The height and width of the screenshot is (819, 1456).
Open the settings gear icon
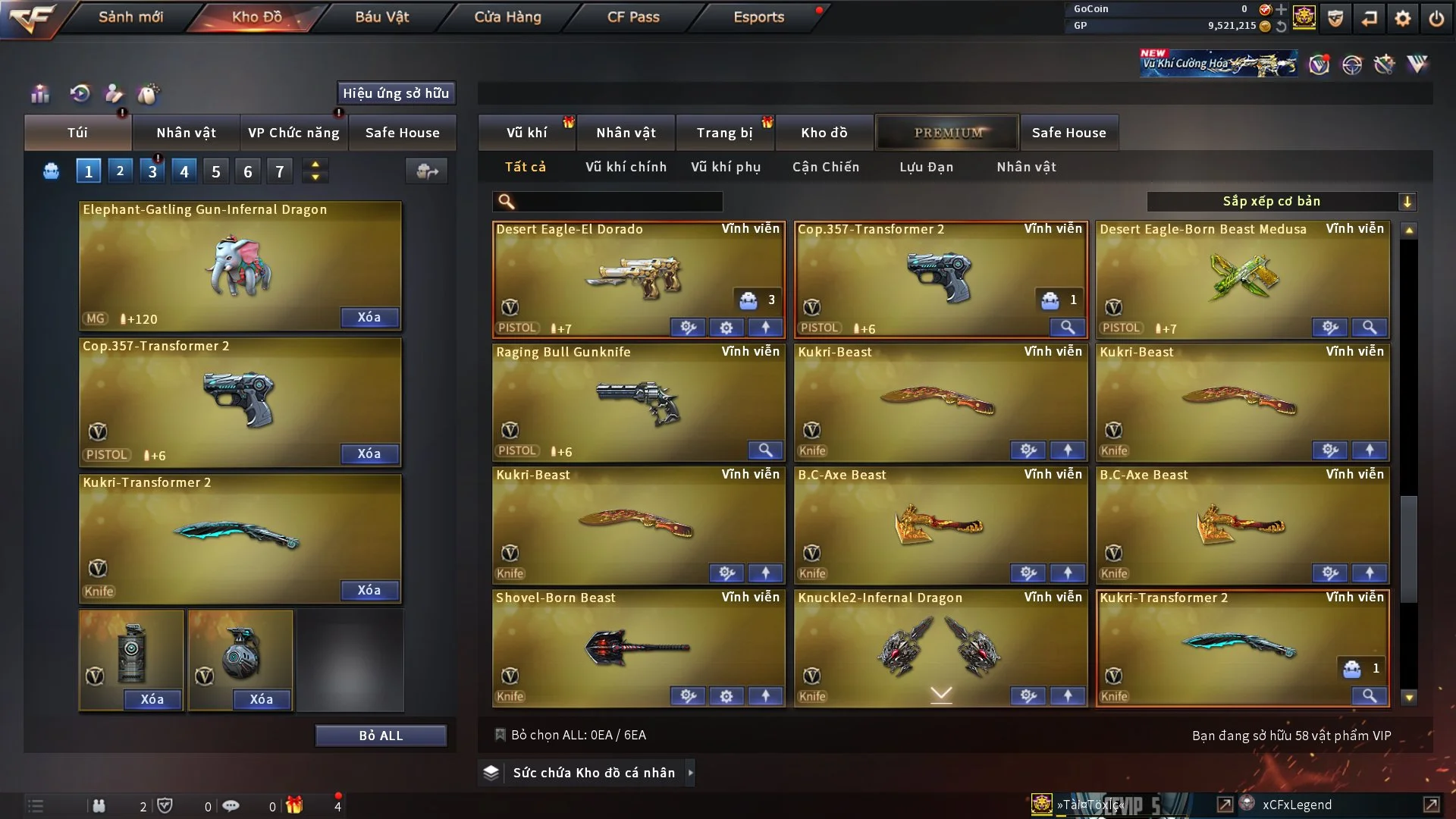tap(1402, 18)
